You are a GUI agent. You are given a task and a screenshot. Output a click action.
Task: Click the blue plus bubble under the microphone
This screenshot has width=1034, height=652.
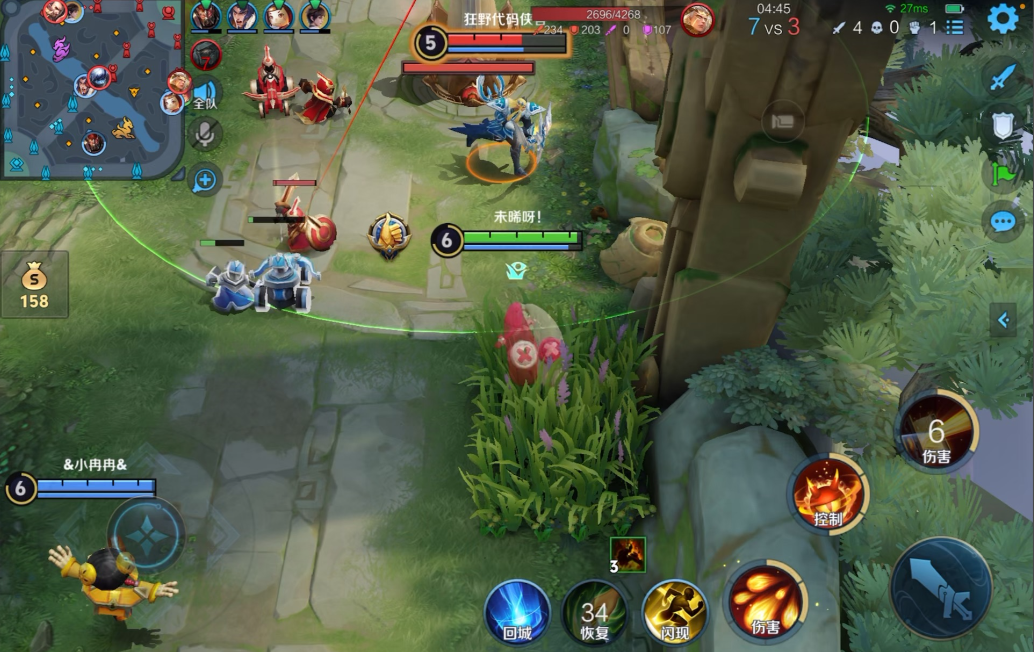pos(205,180)
